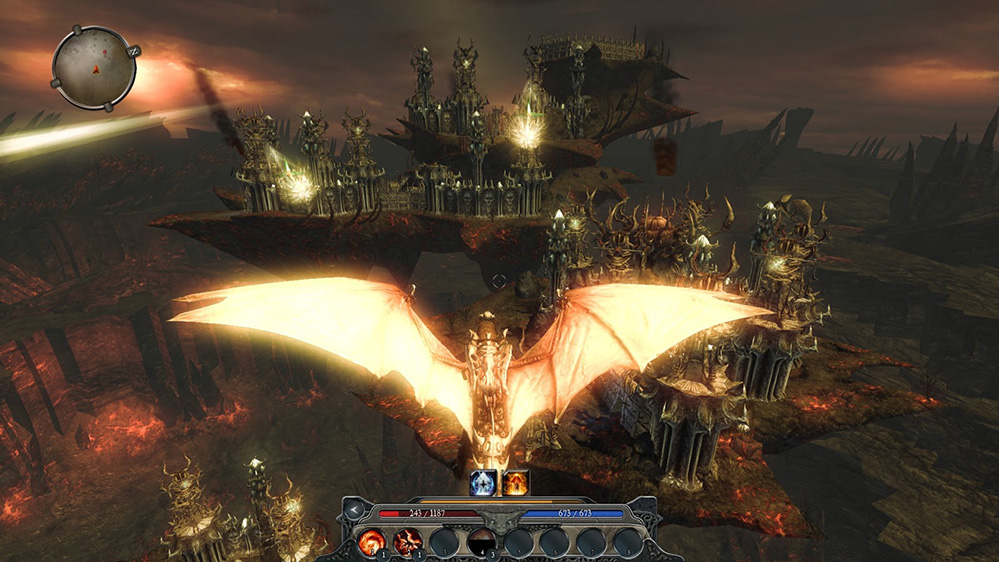Click the orange flame buff icon
This screenshot has width=999, height=562.
click(516, 483)
